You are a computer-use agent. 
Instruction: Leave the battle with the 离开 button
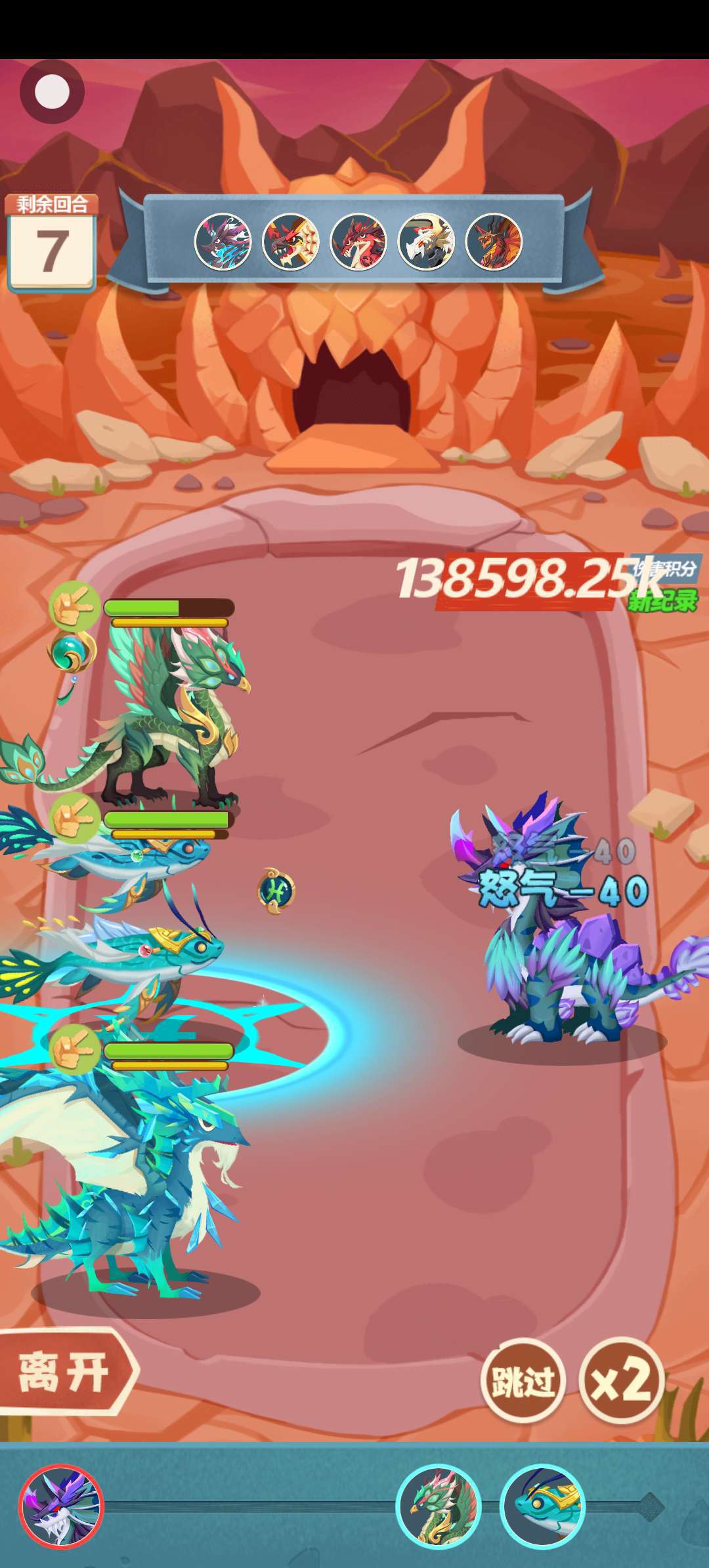pos(64,1373)
